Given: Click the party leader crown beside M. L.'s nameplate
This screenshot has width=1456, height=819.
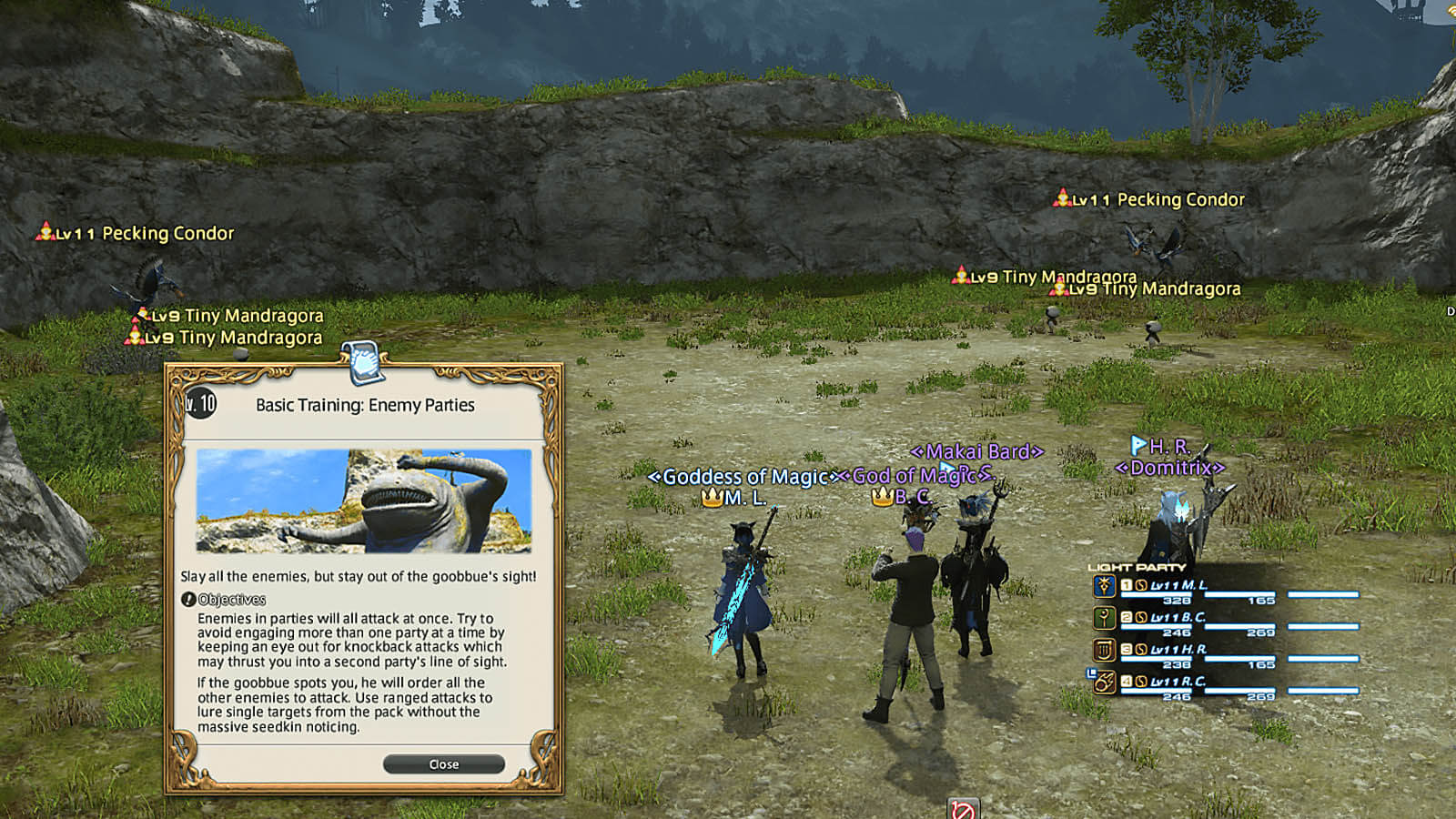Looking at the screenshot, I should [x=710, y=497].
